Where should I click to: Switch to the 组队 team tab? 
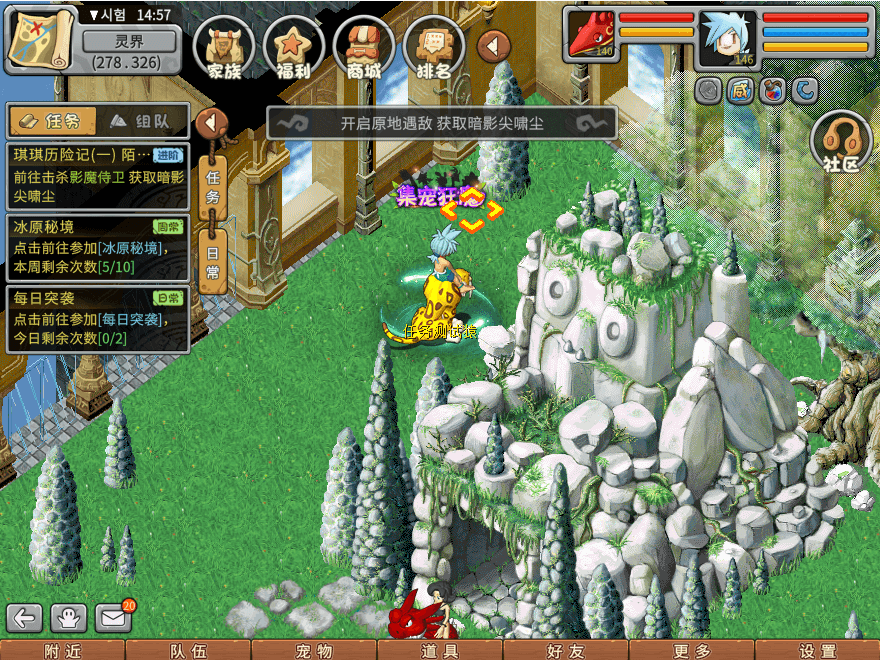(143, 121)
